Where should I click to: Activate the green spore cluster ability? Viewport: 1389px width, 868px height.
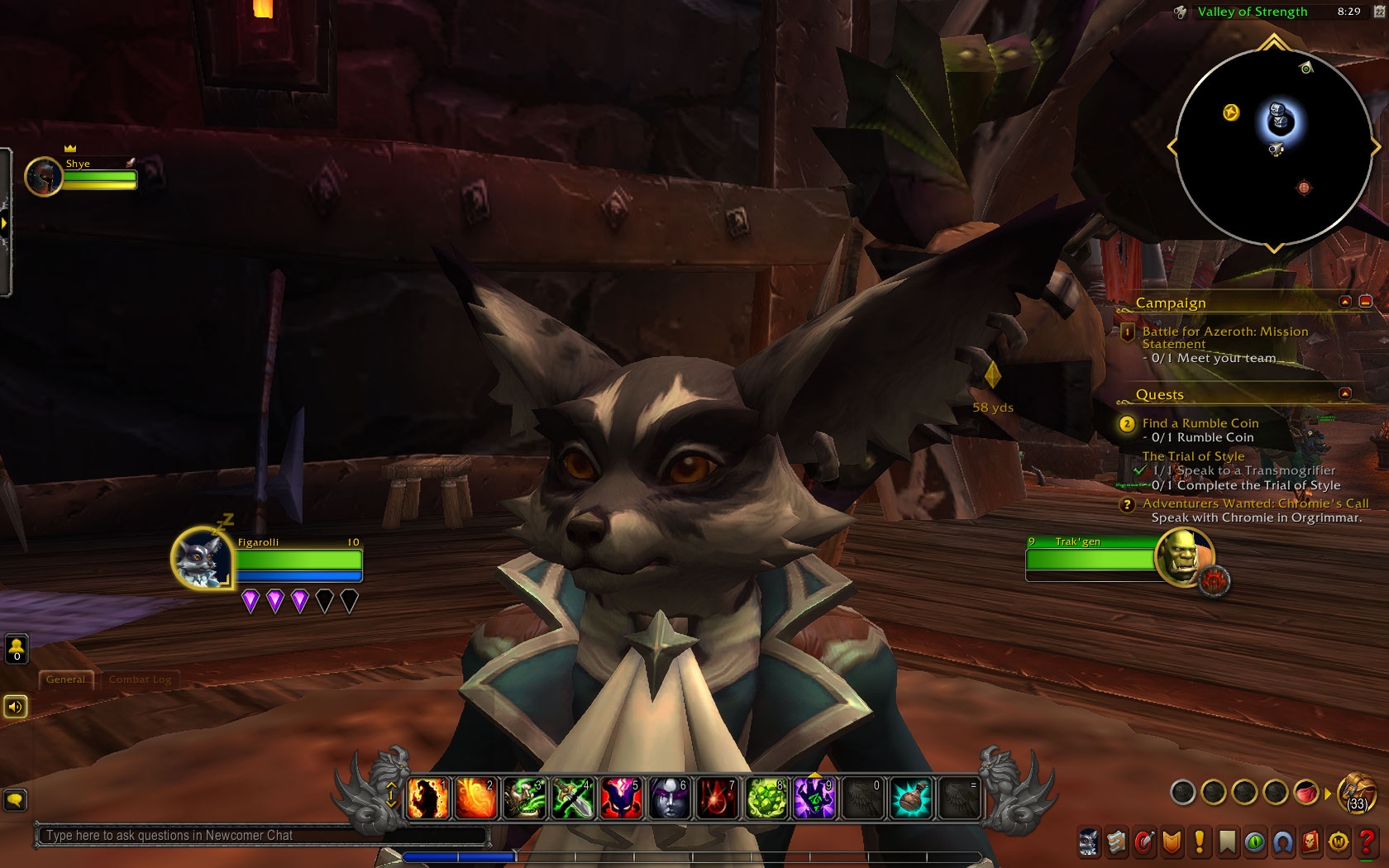(766, 799)
